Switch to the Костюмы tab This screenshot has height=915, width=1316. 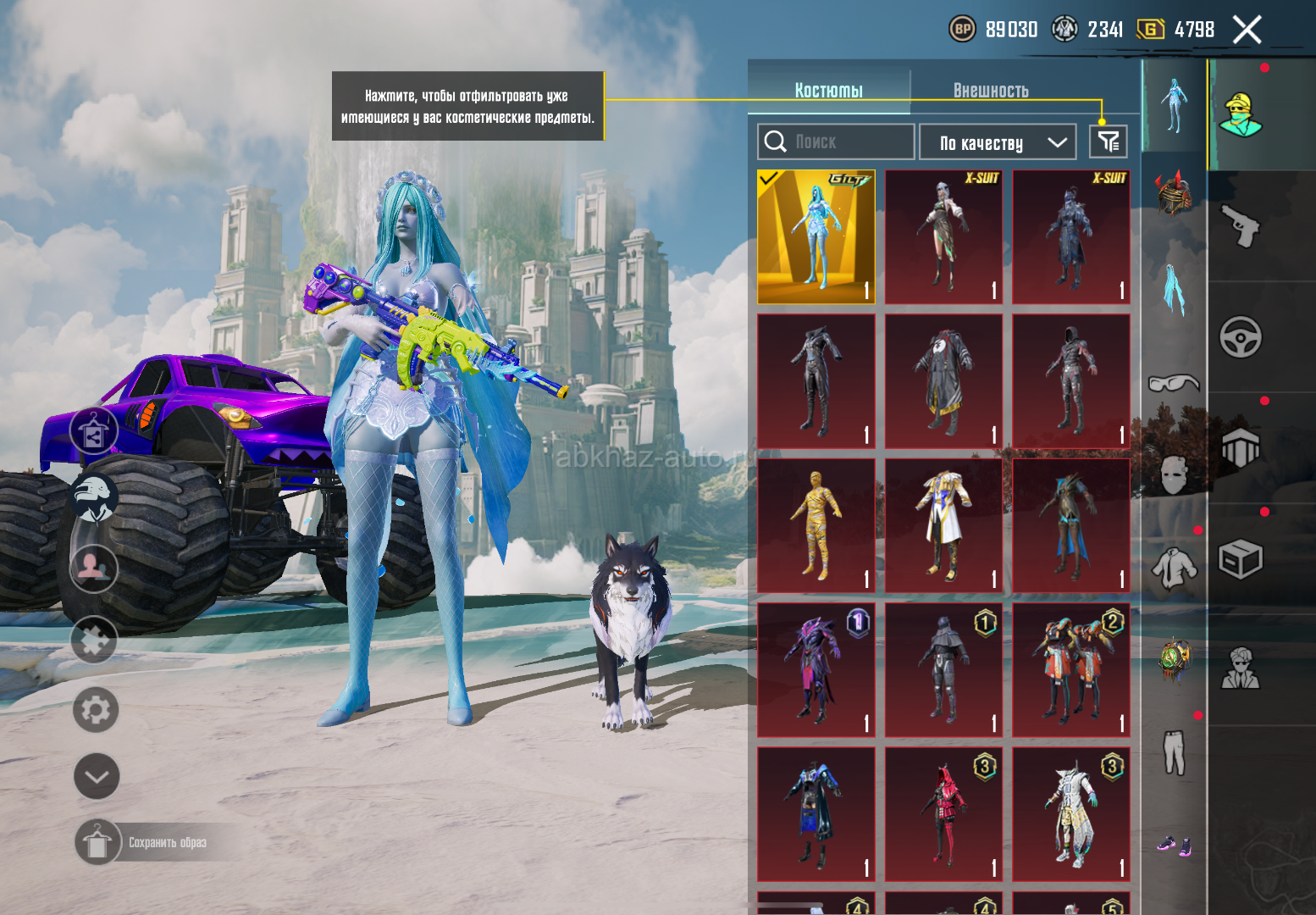point(828,90)
